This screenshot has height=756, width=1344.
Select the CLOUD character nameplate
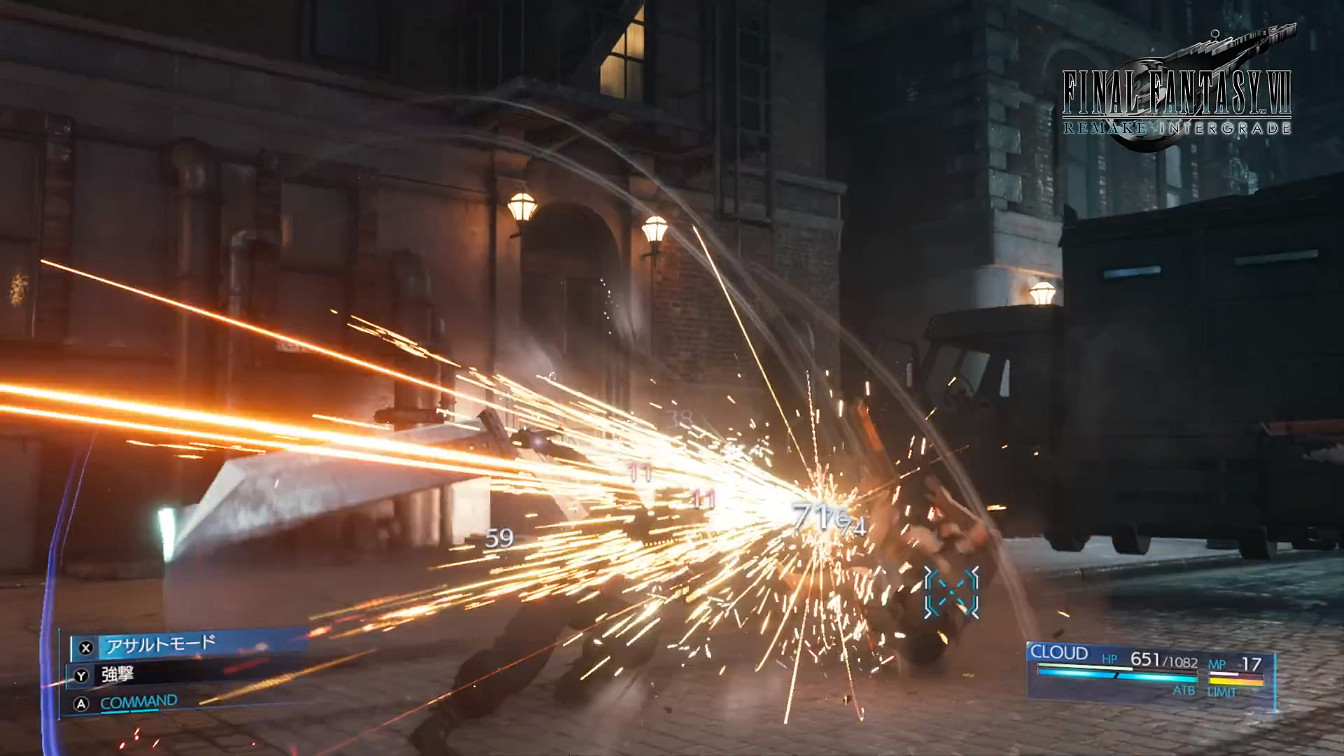coord(1060,651)
